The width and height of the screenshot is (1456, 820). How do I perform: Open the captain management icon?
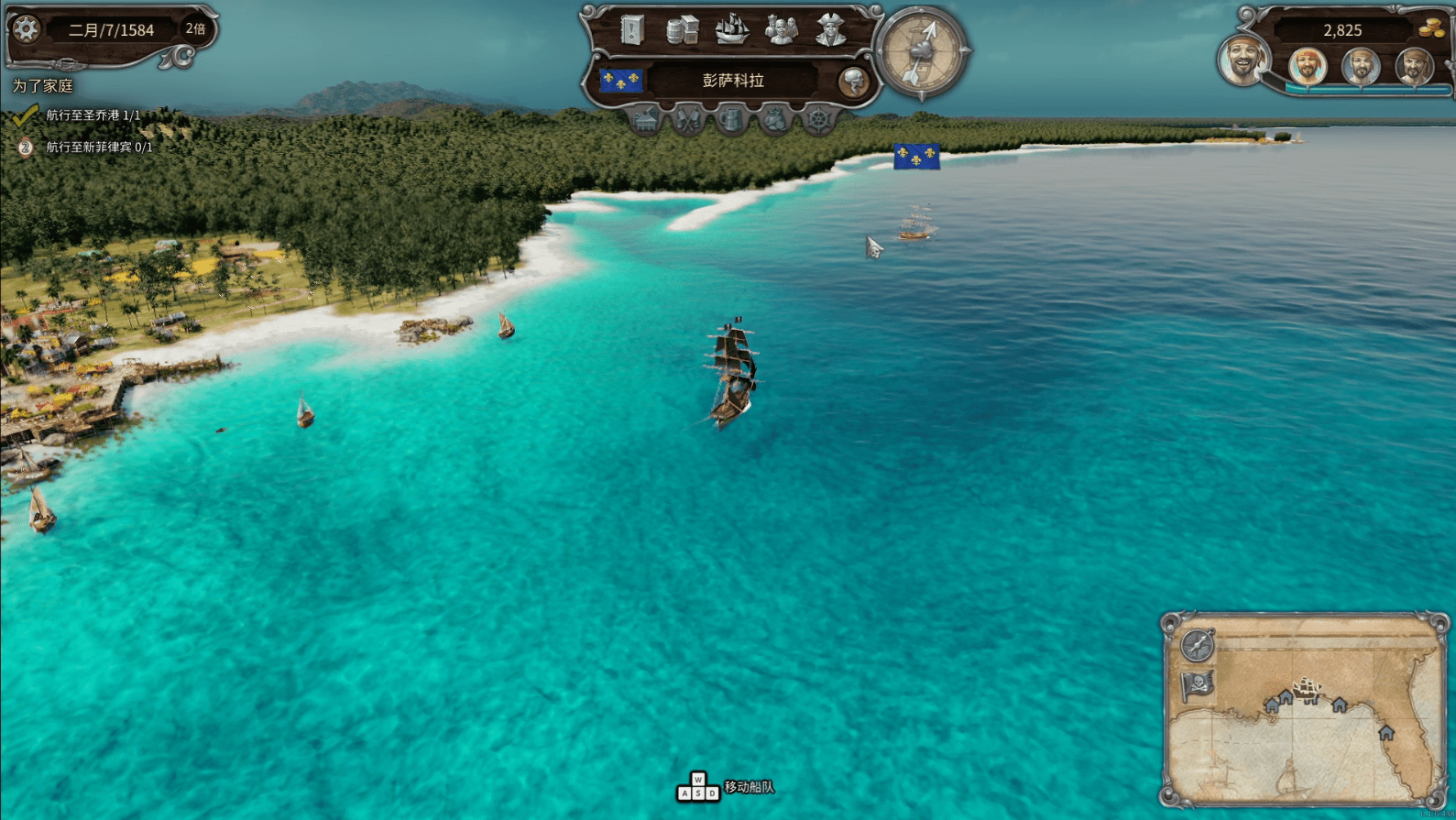click(x=830, y=28)
